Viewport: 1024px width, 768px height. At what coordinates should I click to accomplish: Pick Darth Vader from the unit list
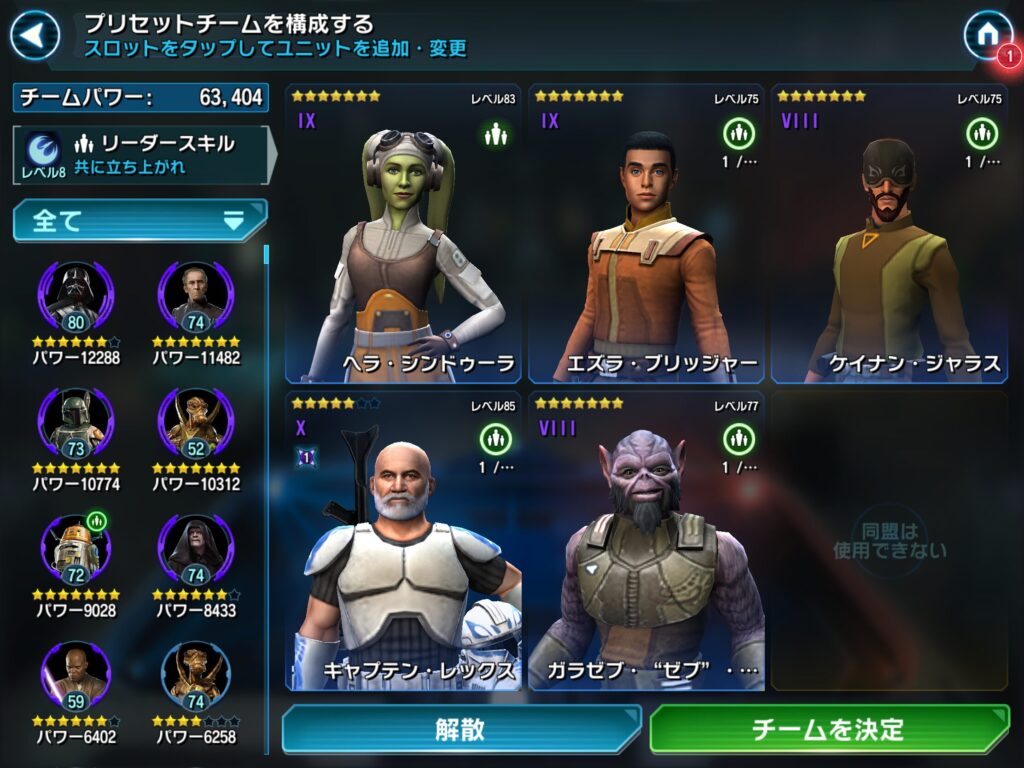coord(76,298)
